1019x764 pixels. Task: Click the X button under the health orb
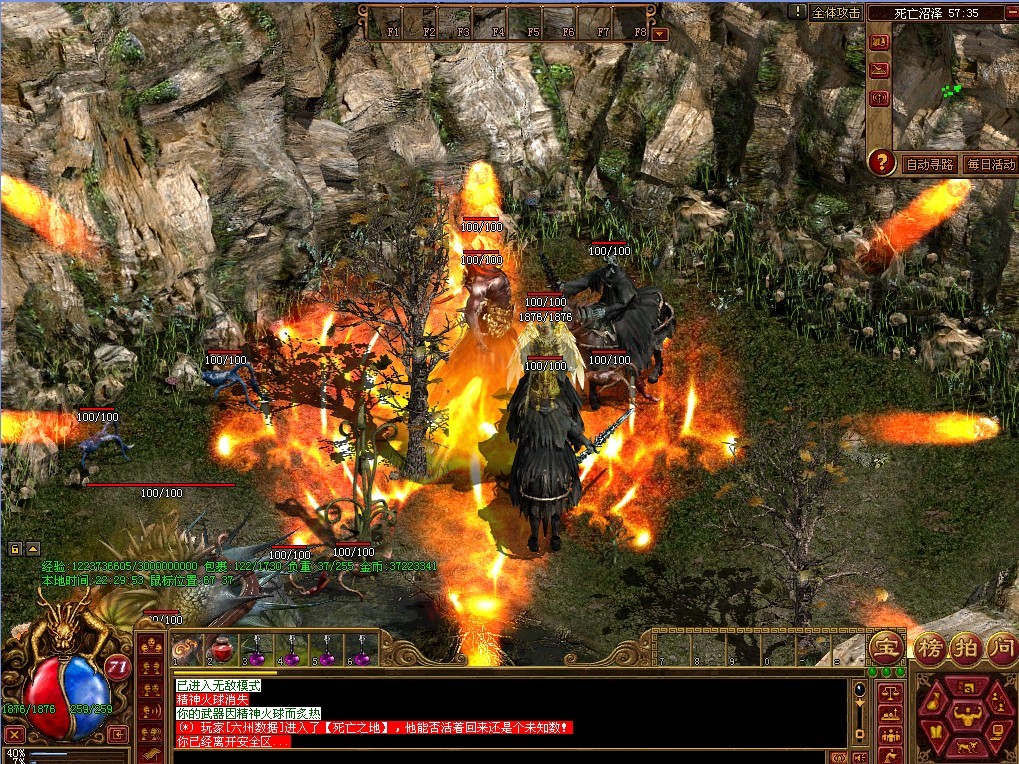pos(14,735)
